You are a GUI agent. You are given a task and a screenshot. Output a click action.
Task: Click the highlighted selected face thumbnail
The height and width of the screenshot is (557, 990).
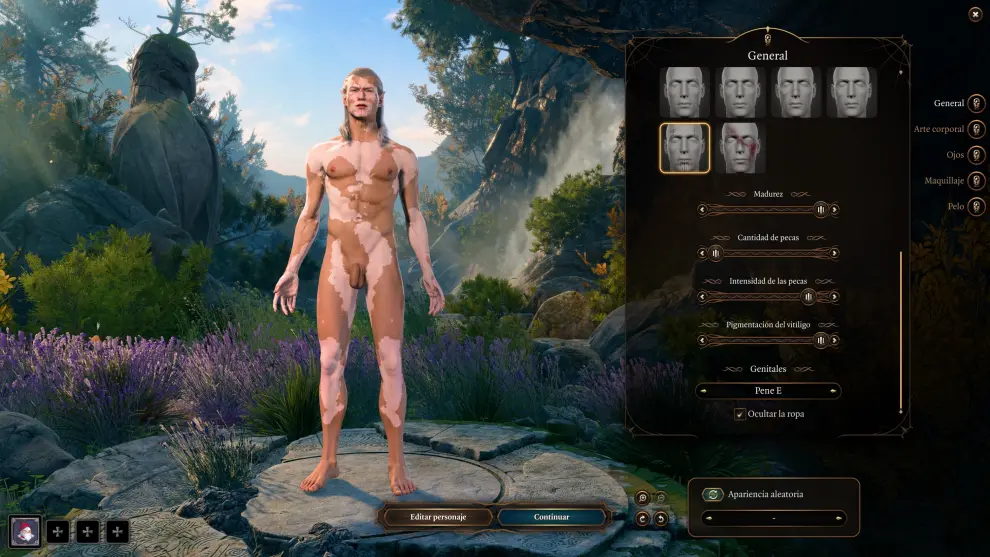685,148
